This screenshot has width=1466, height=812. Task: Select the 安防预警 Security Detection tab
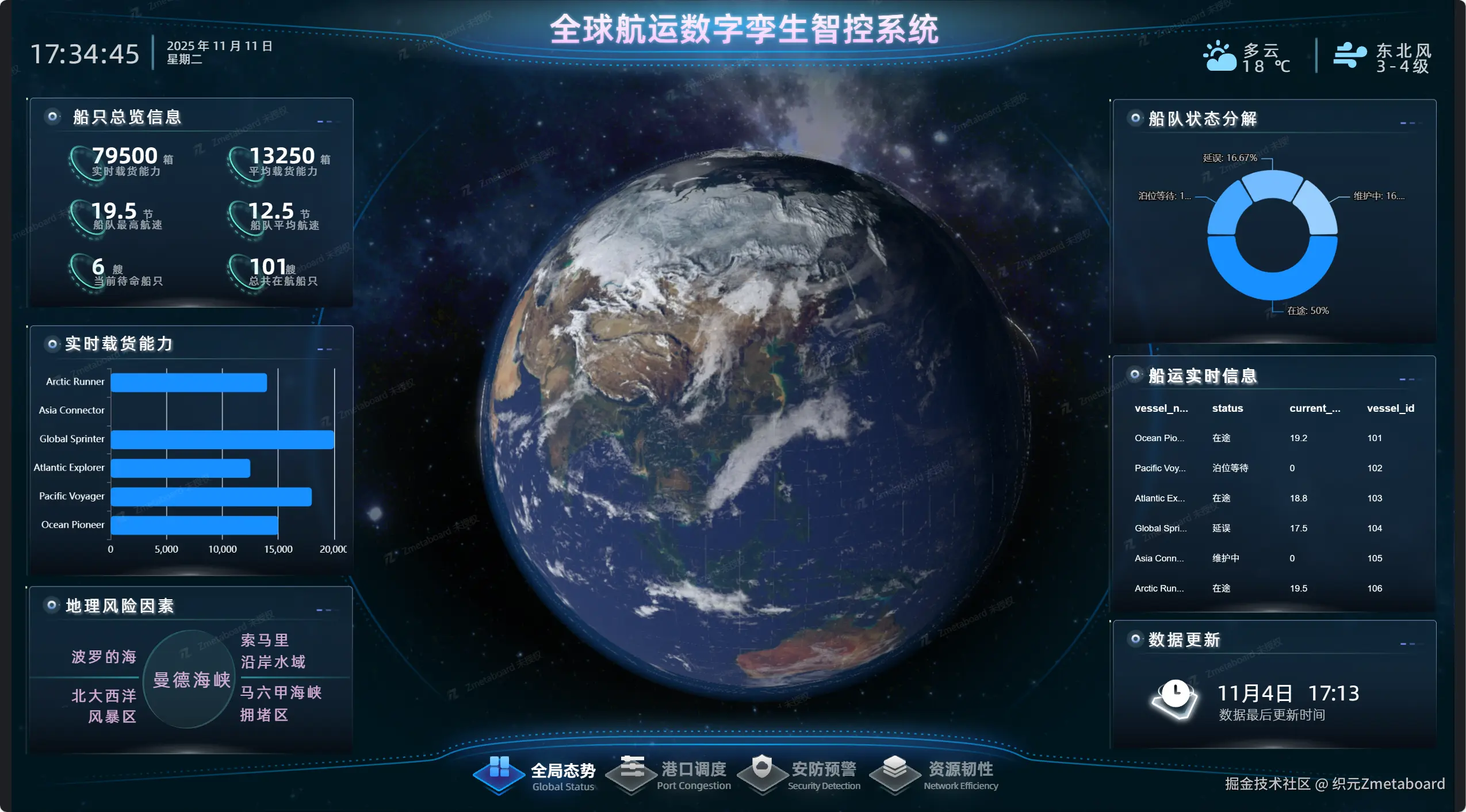pyautogui.click(x=801, y=775)
